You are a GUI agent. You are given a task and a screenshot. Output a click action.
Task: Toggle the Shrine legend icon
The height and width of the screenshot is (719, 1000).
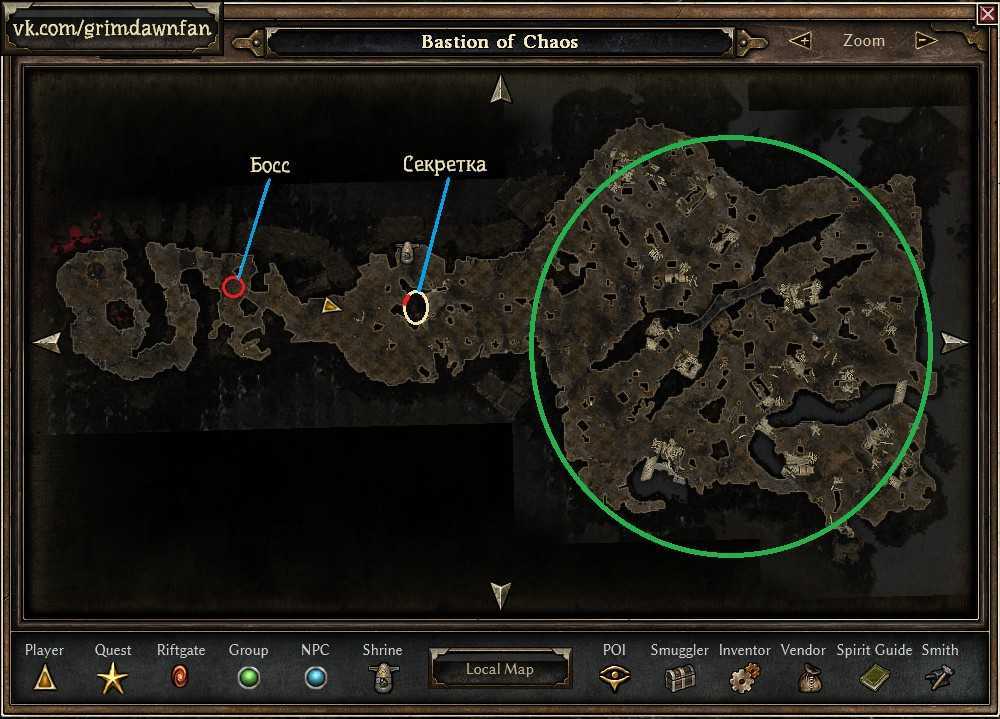(x=382, y=678)
